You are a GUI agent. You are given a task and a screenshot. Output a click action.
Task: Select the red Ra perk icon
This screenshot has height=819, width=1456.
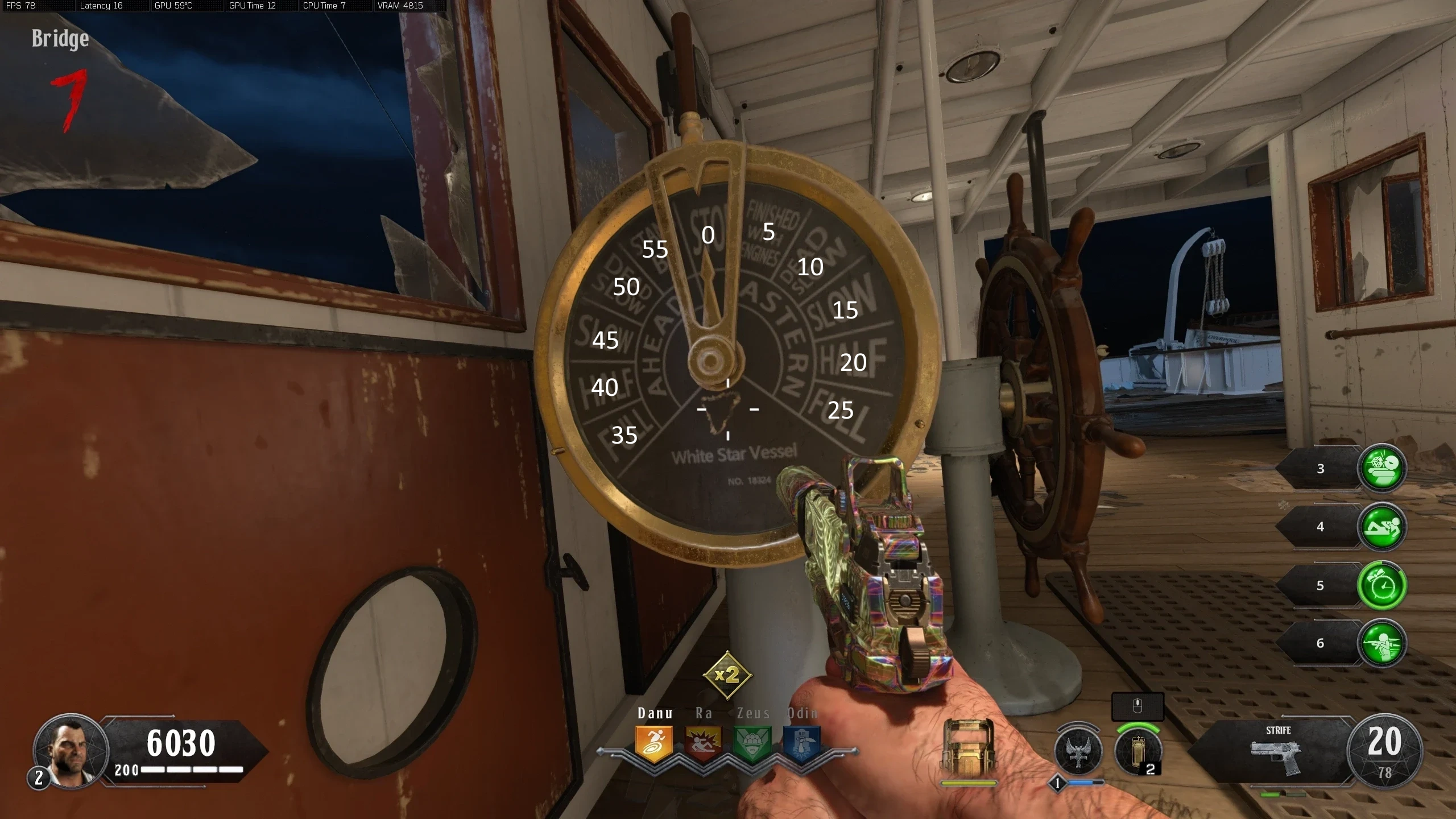pos(703,743)
